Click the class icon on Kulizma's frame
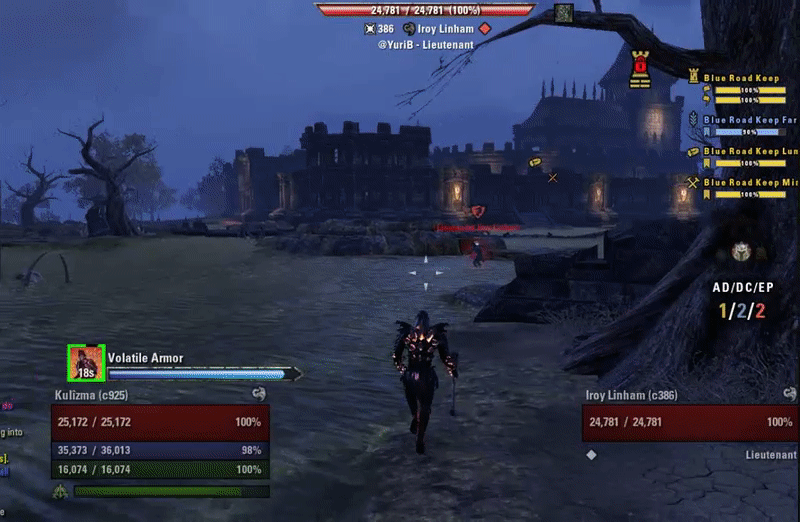The image size is (800, 522). coord(259,395)
